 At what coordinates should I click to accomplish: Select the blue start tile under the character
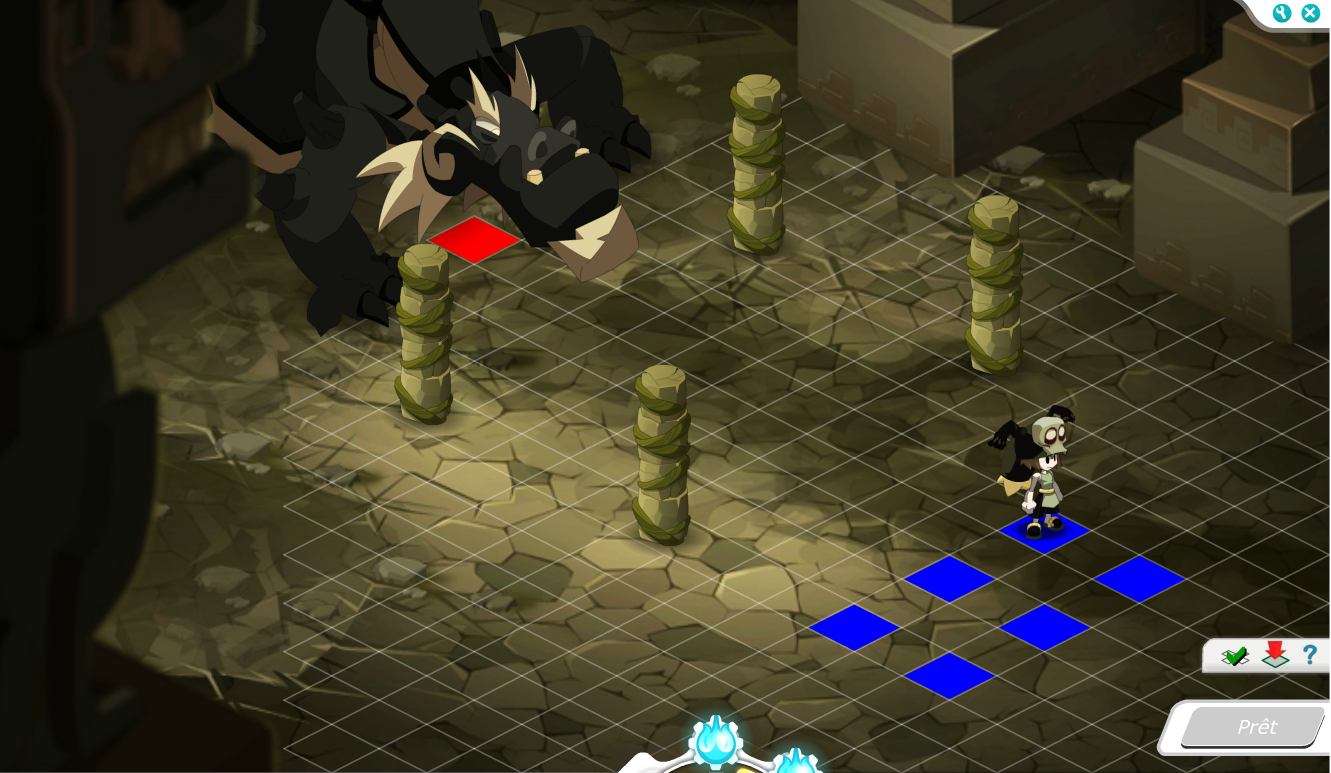point(1044,532)
